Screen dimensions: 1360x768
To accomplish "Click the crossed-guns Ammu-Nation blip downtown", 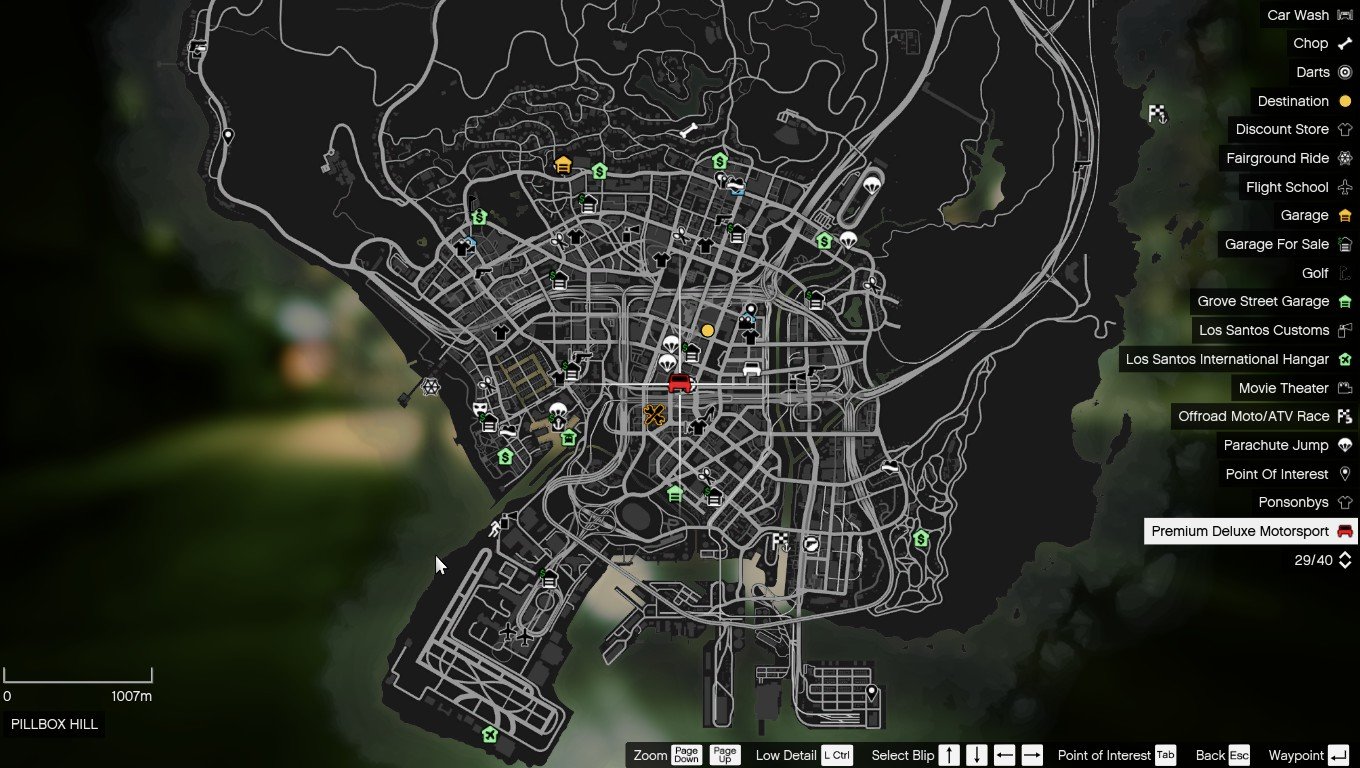I will pyautogui.click(x=655, y=415).
